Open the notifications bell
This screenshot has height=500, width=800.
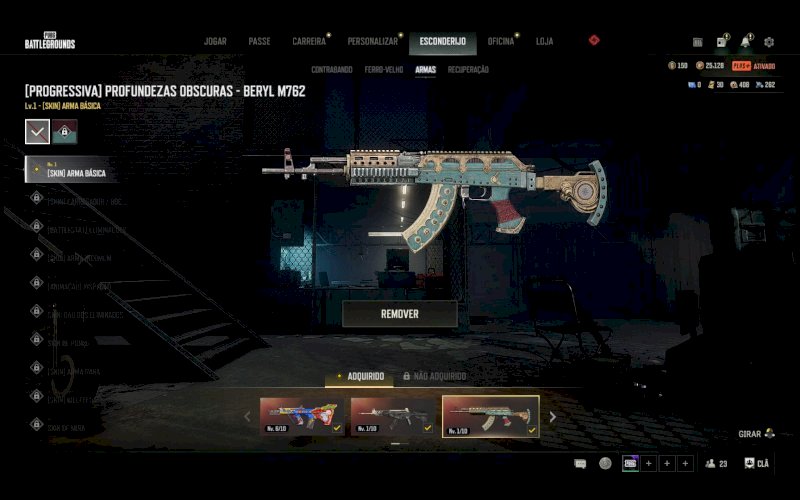[x=745, y=42]
